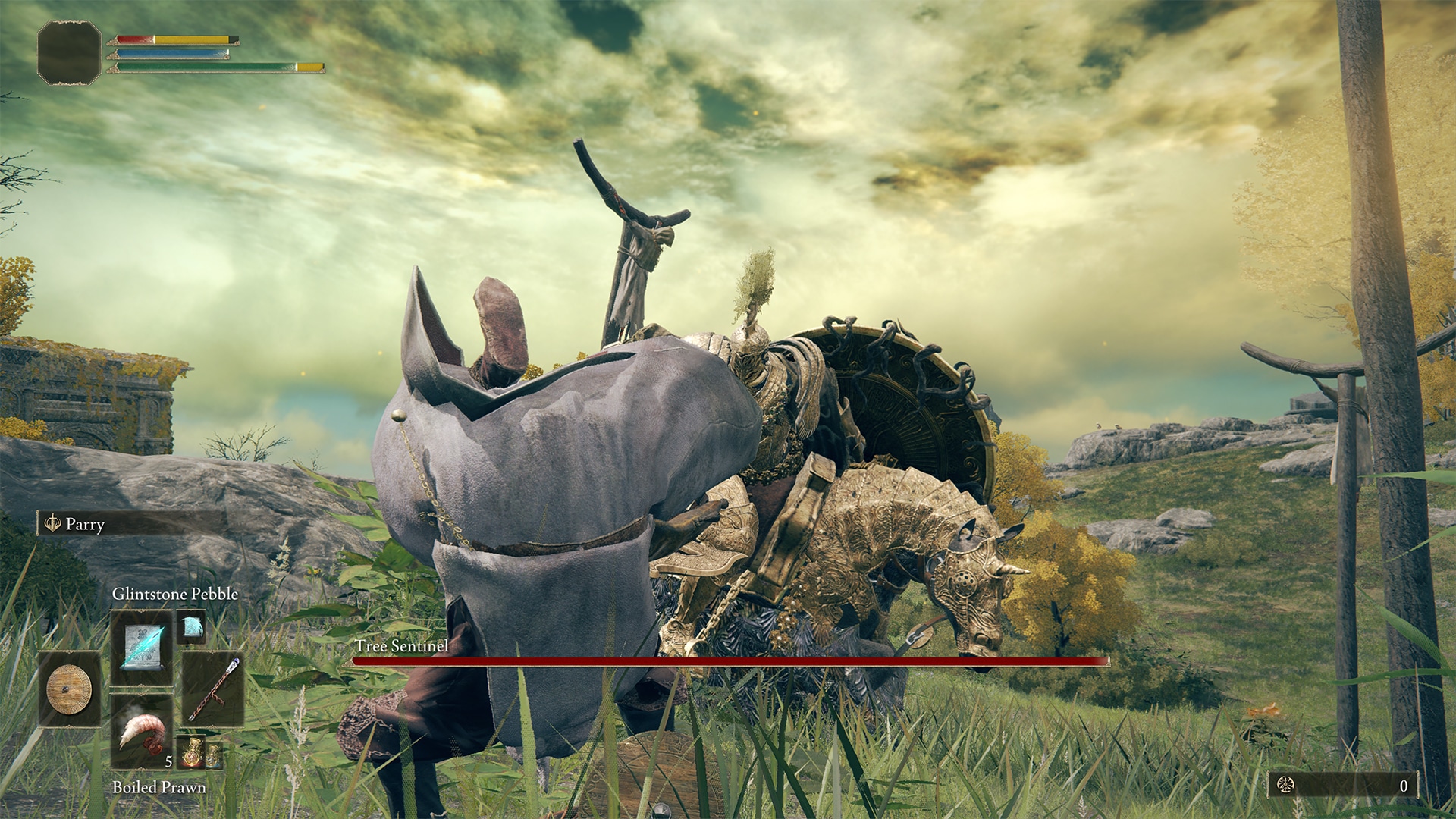Click the round wooden shield slot
This screenshot has height=819, width=1456.
(69, 689)
